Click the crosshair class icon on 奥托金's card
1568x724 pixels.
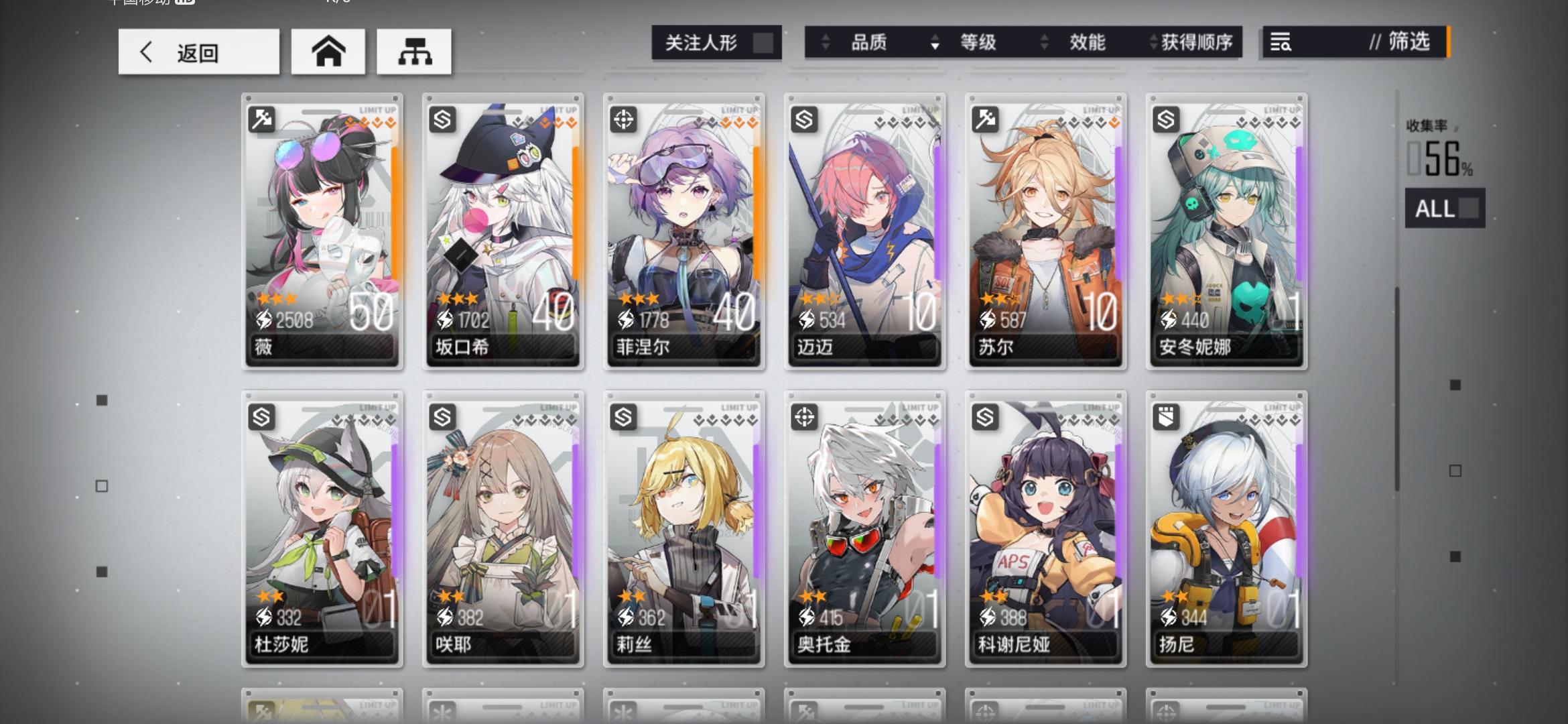tap(804, 418)
